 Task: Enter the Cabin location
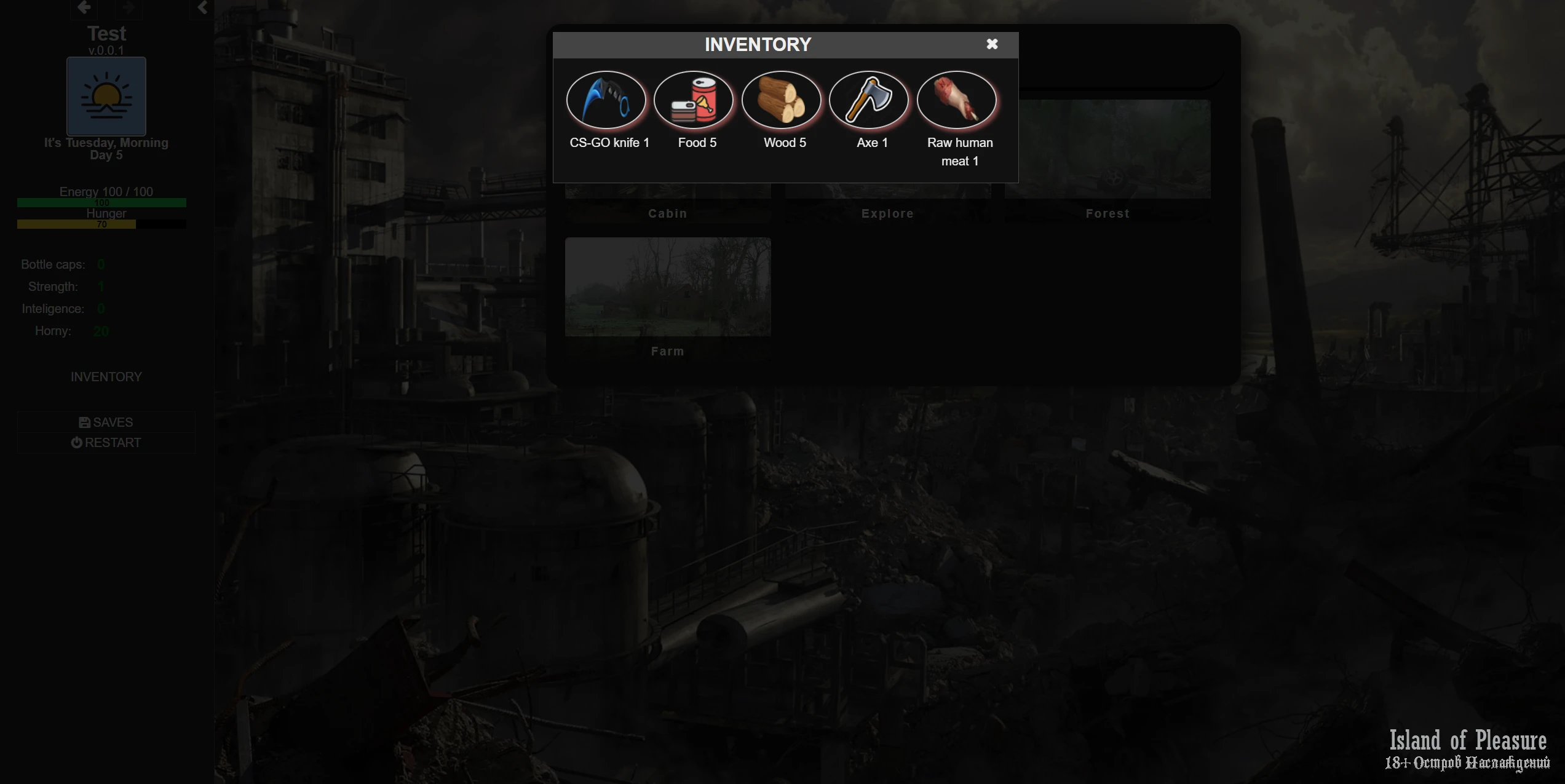pyautogui.click(x=667, y=206)
